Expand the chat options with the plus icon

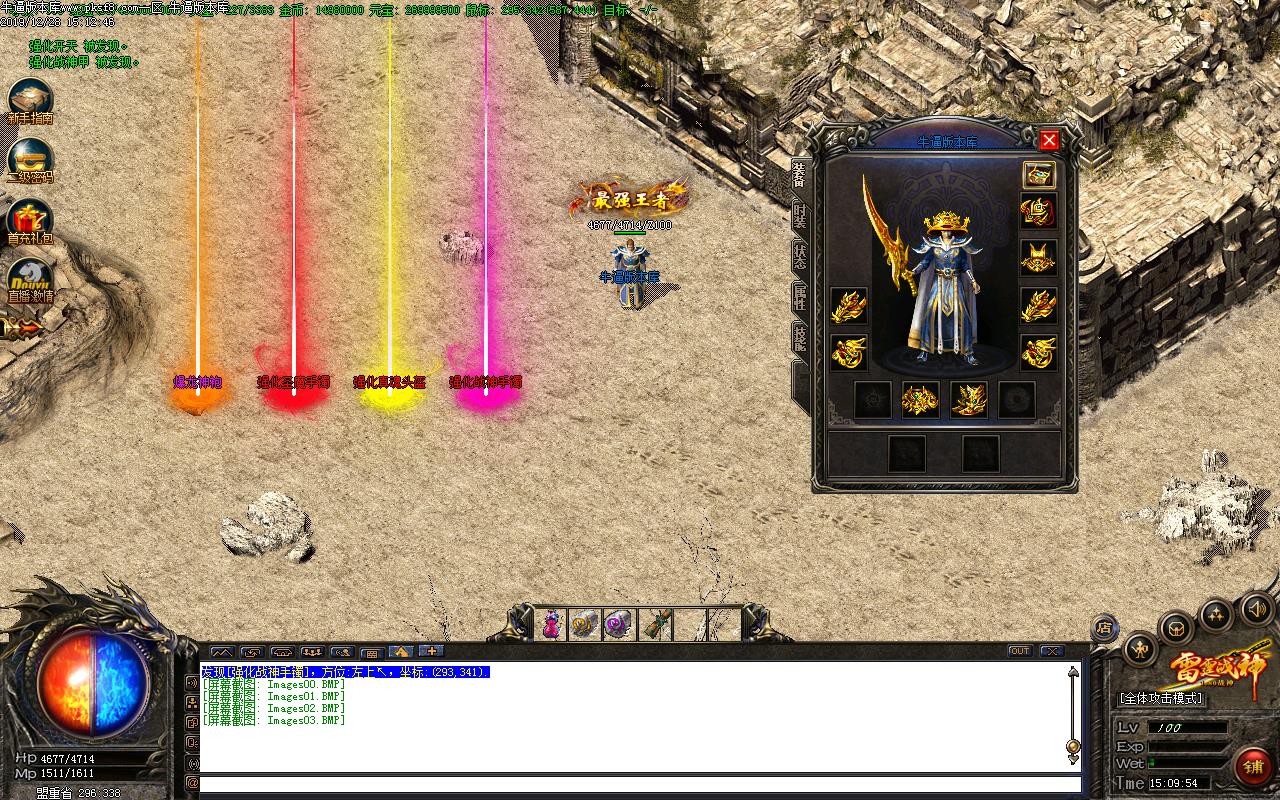tap(431, 652)
